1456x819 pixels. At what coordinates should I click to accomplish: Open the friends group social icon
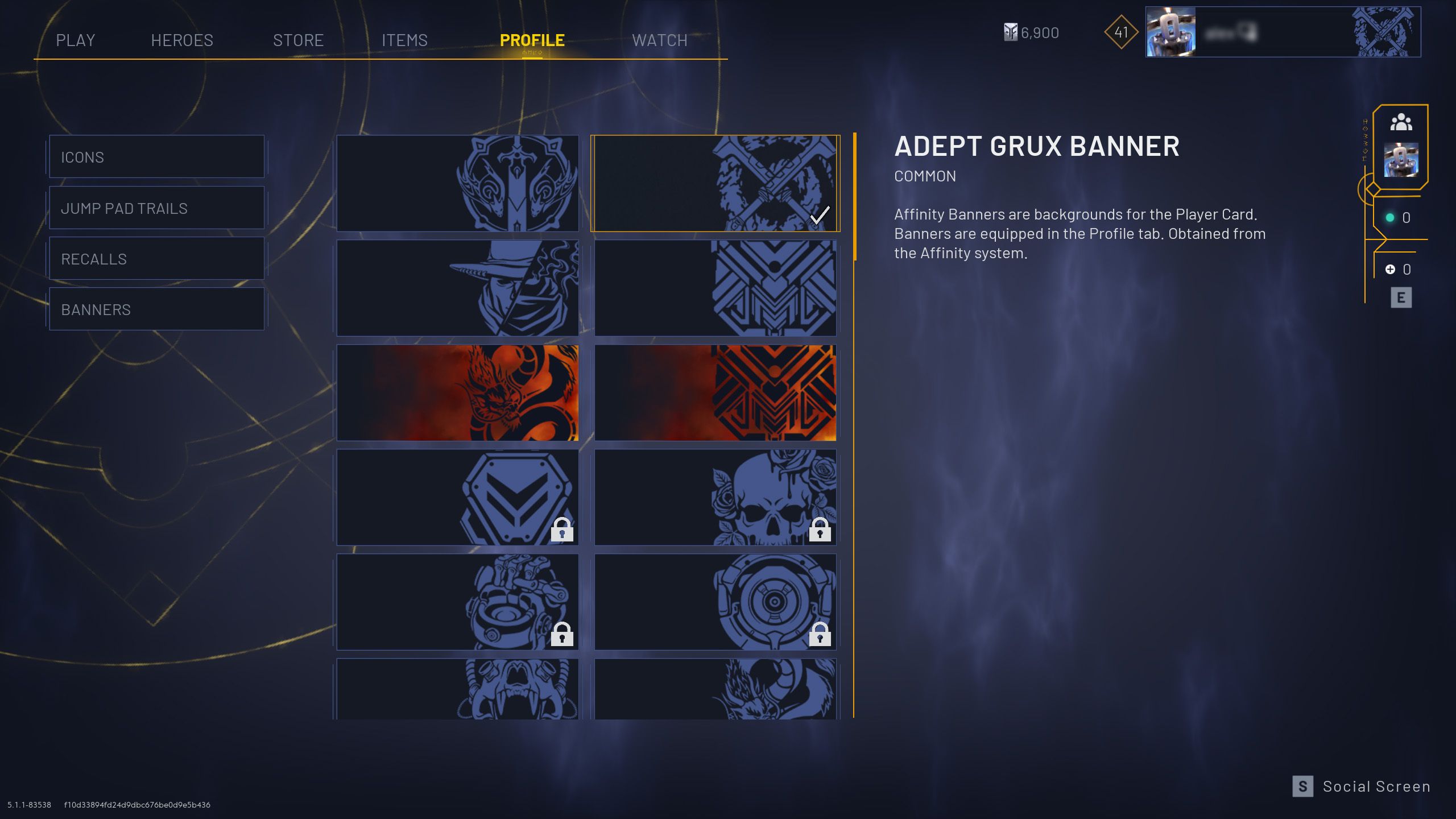[x=1401, y=122]
